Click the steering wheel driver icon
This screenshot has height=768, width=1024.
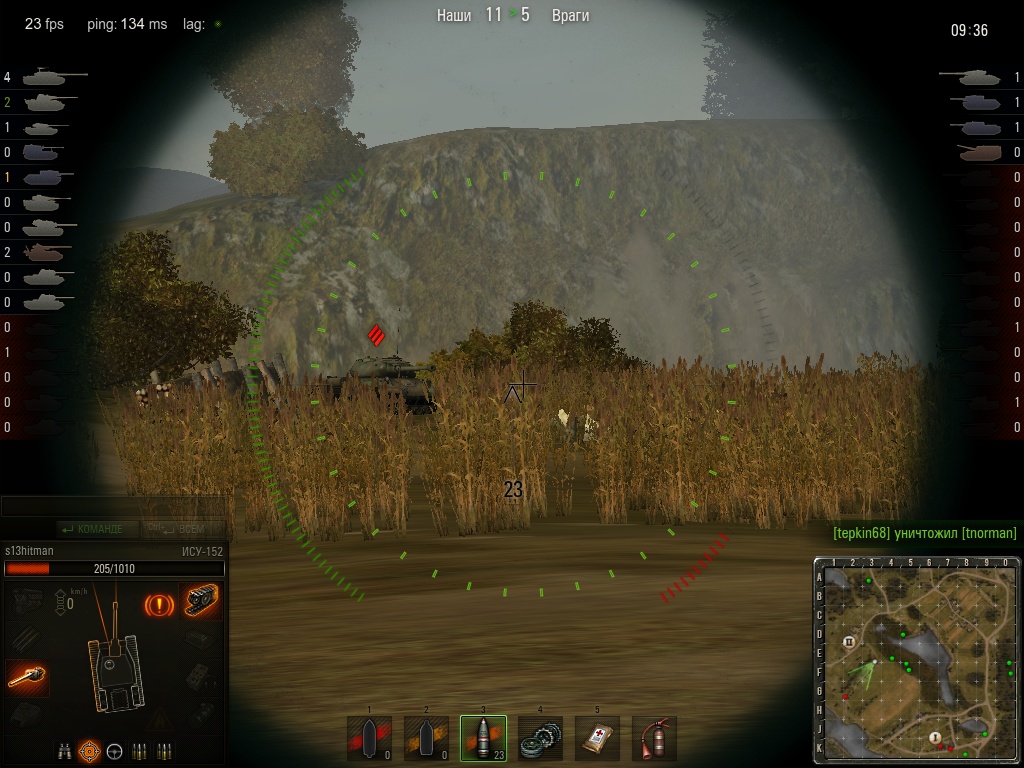coord(115,749)
